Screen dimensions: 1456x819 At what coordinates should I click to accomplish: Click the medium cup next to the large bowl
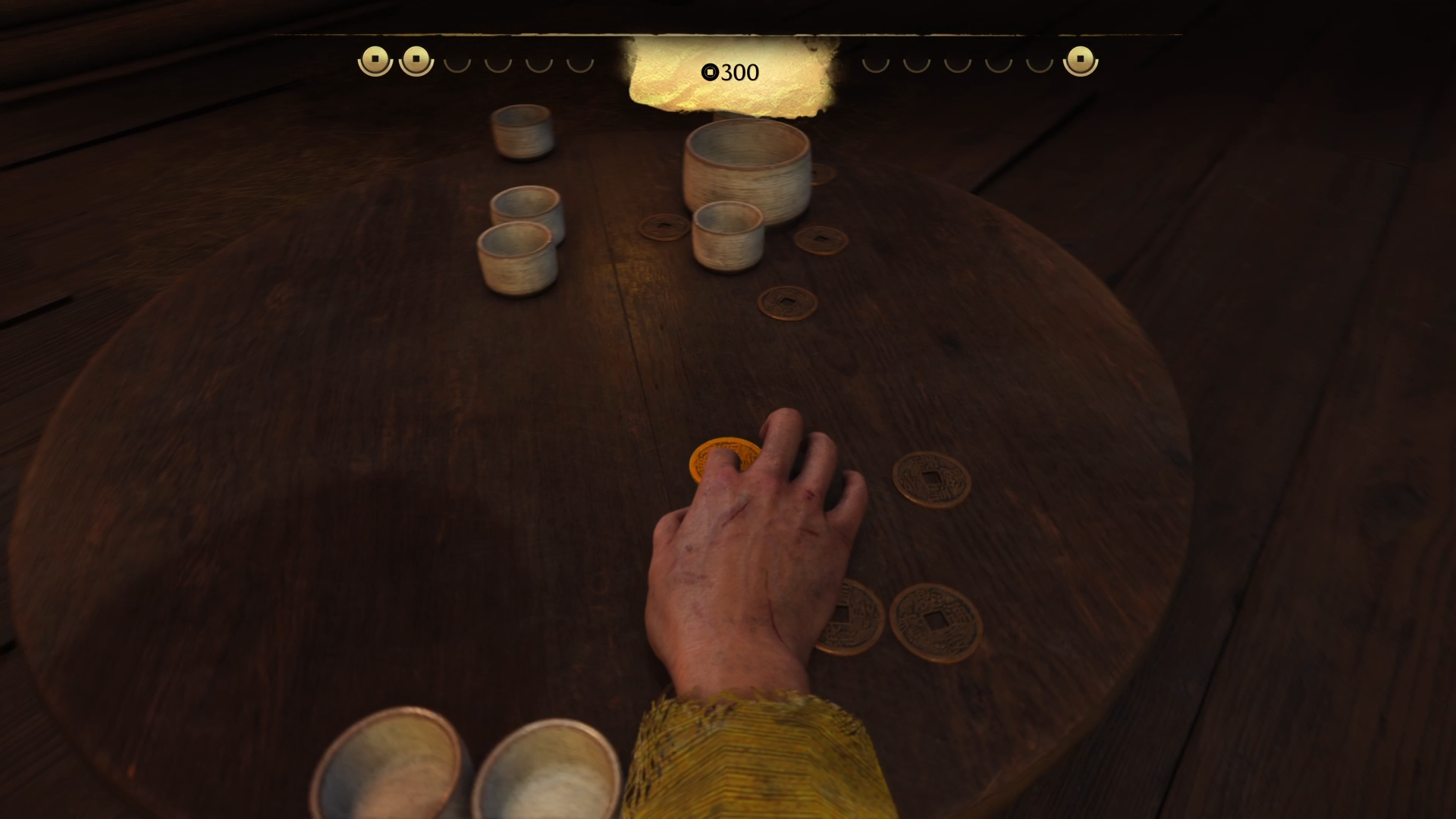[x=728, y=235]
